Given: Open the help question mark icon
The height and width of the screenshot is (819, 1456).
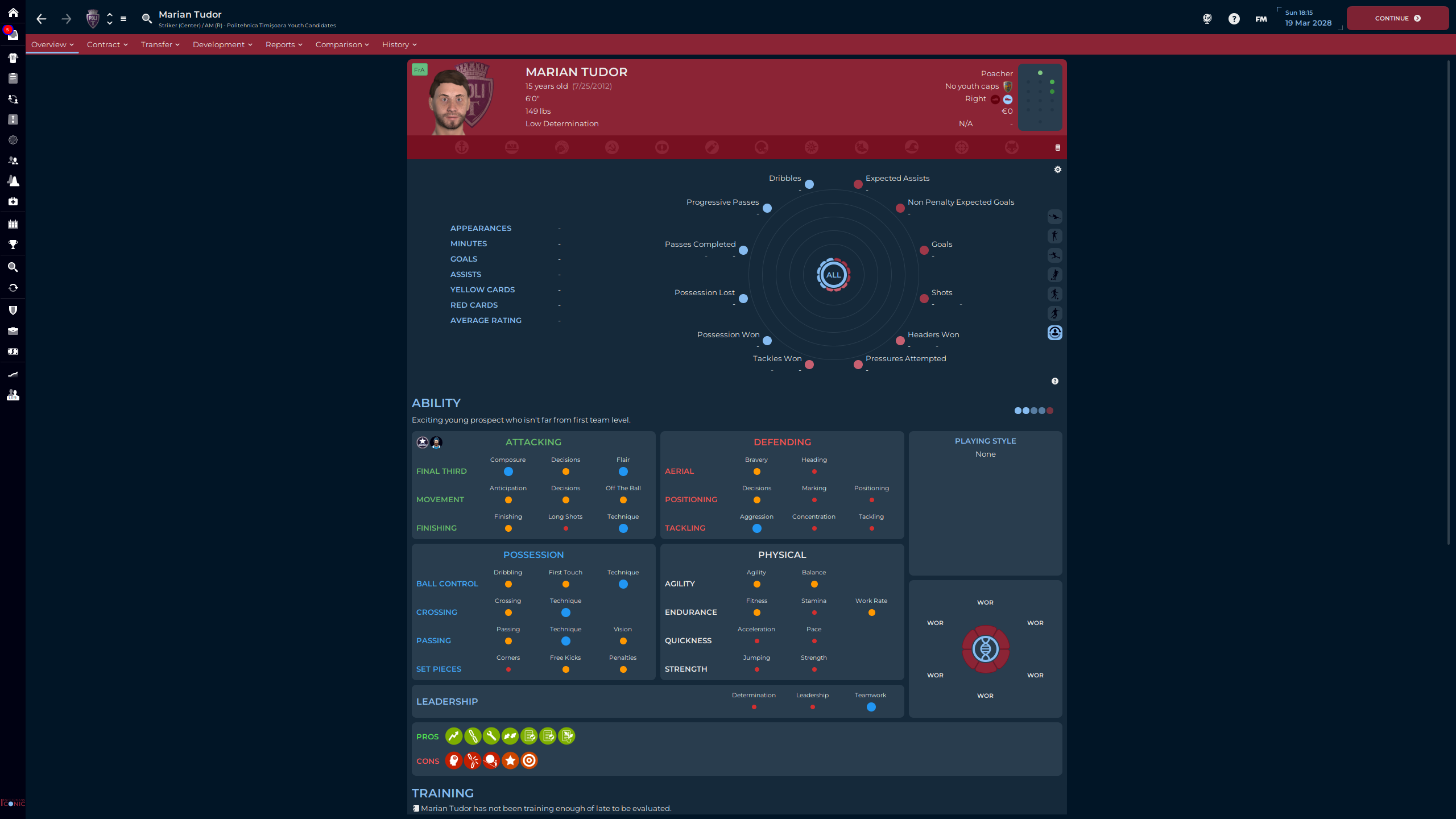Looking at the screenshot, I should pos(1234,19).
